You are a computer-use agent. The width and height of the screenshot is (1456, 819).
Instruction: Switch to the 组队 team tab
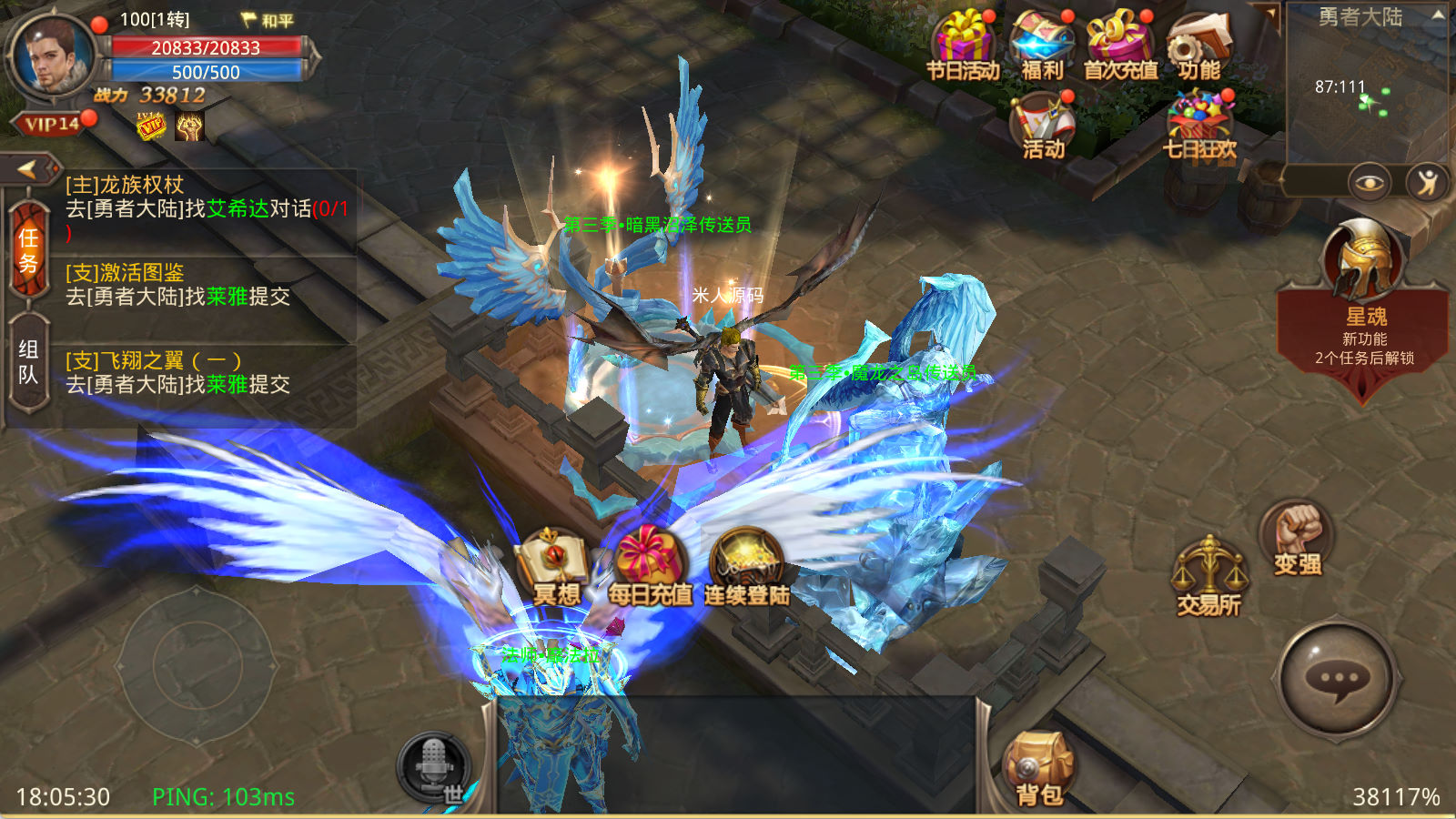click(x=28, y=363)
